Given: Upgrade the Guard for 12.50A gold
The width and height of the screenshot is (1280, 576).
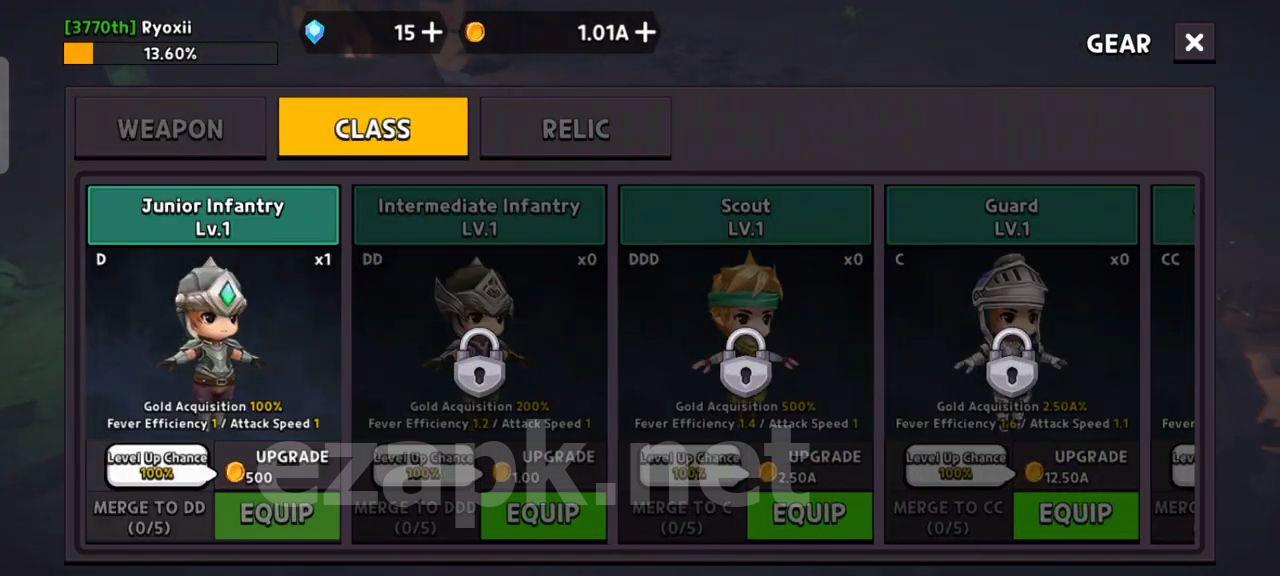Looking at the screenshot, I should click(1076, 466).
